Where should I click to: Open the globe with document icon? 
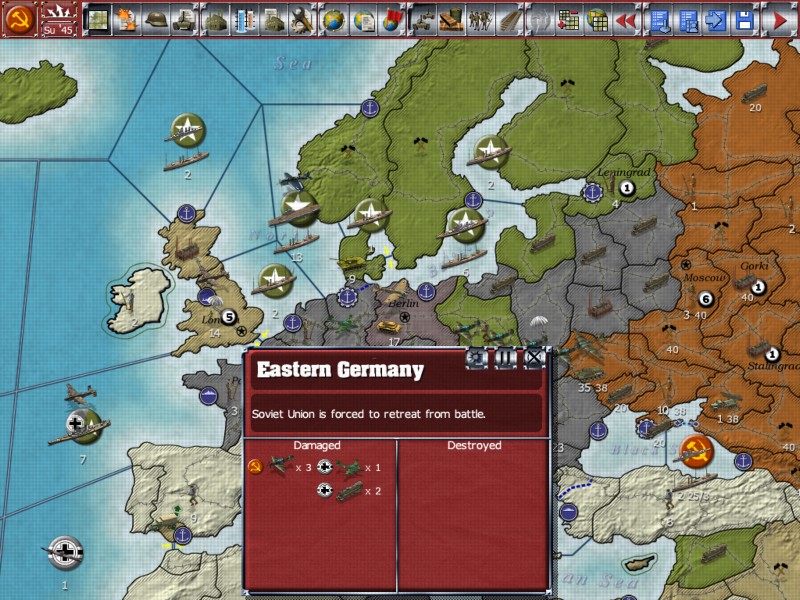click(363, 18)
